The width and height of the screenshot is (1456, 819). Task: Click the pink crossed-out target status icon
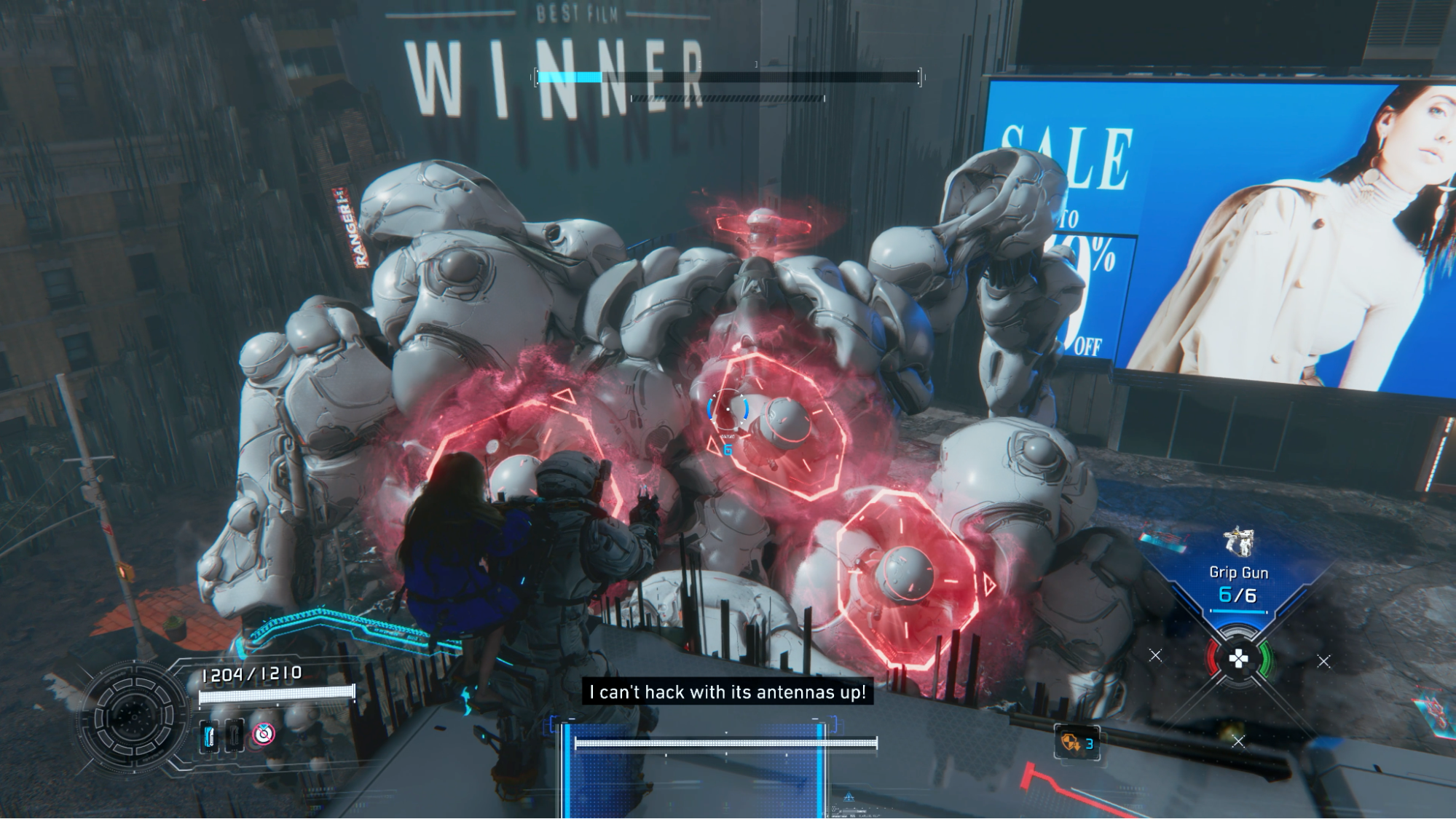(x=264, y=735)
